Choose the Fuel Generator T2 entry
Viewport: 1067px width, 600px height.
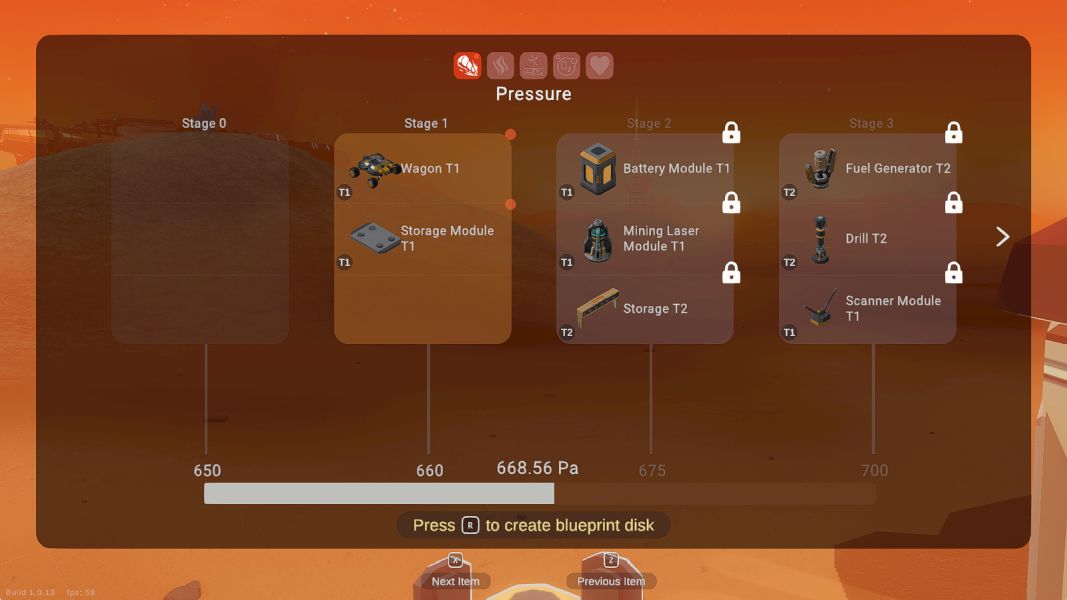pyautogui.click(x=867, y=169)
